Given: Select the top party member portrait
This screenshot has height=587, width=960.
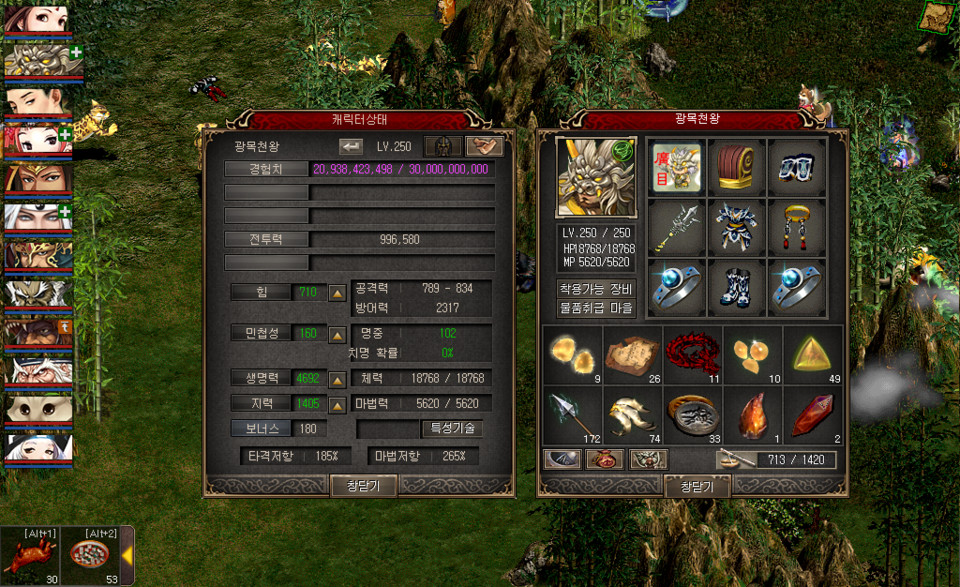Looking at the screenshot, I should tap(36, 20).
